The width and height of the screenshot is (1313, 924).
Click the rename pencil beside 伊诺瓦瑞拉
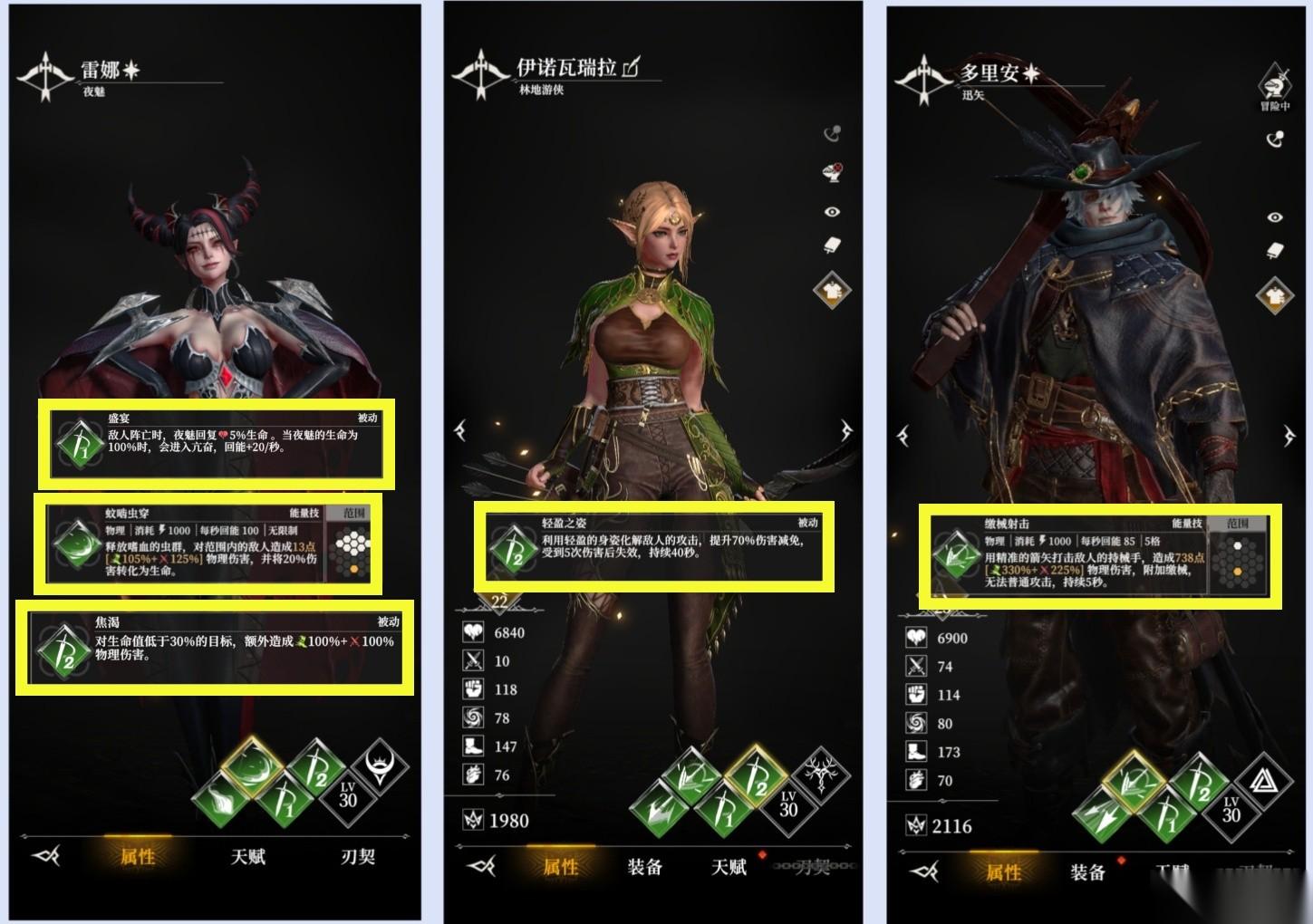632,66
